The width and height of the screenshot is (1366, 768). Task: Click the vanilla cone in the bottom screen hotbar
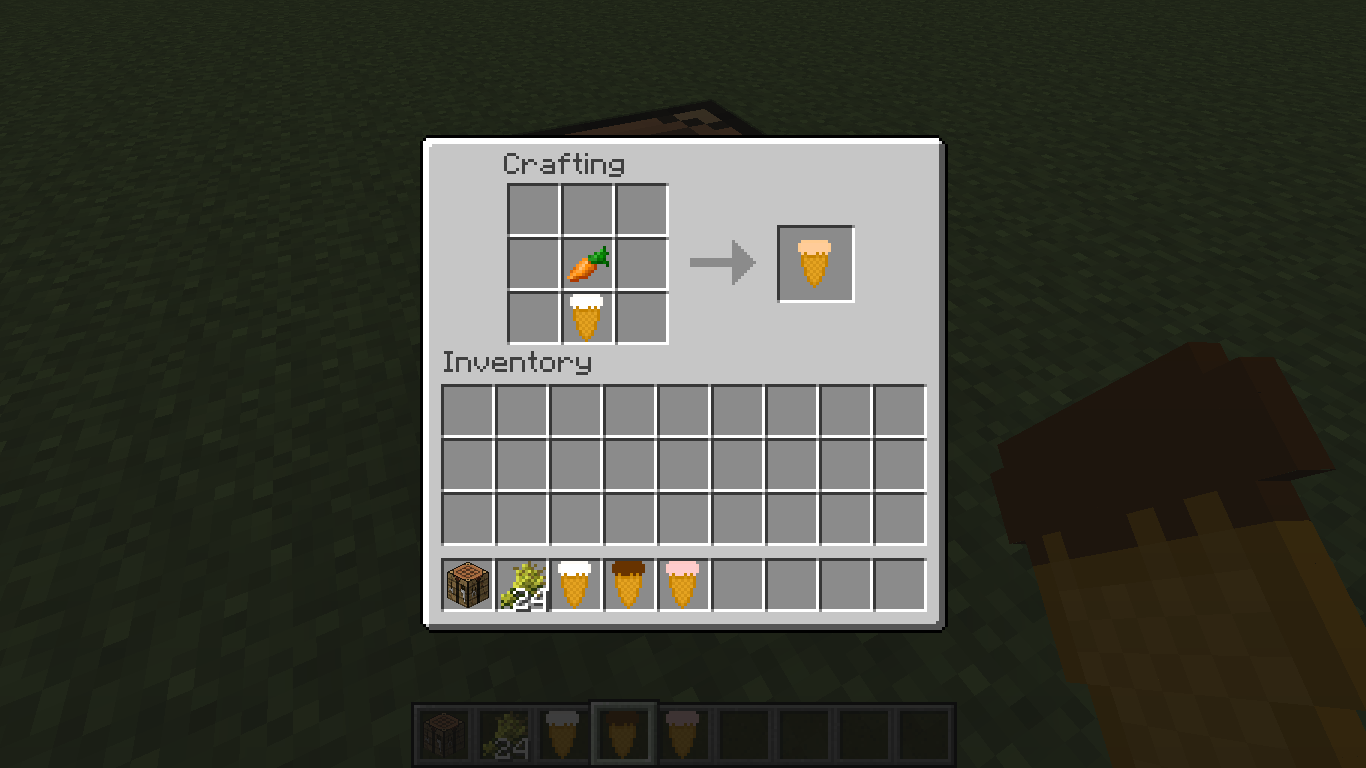562,732
